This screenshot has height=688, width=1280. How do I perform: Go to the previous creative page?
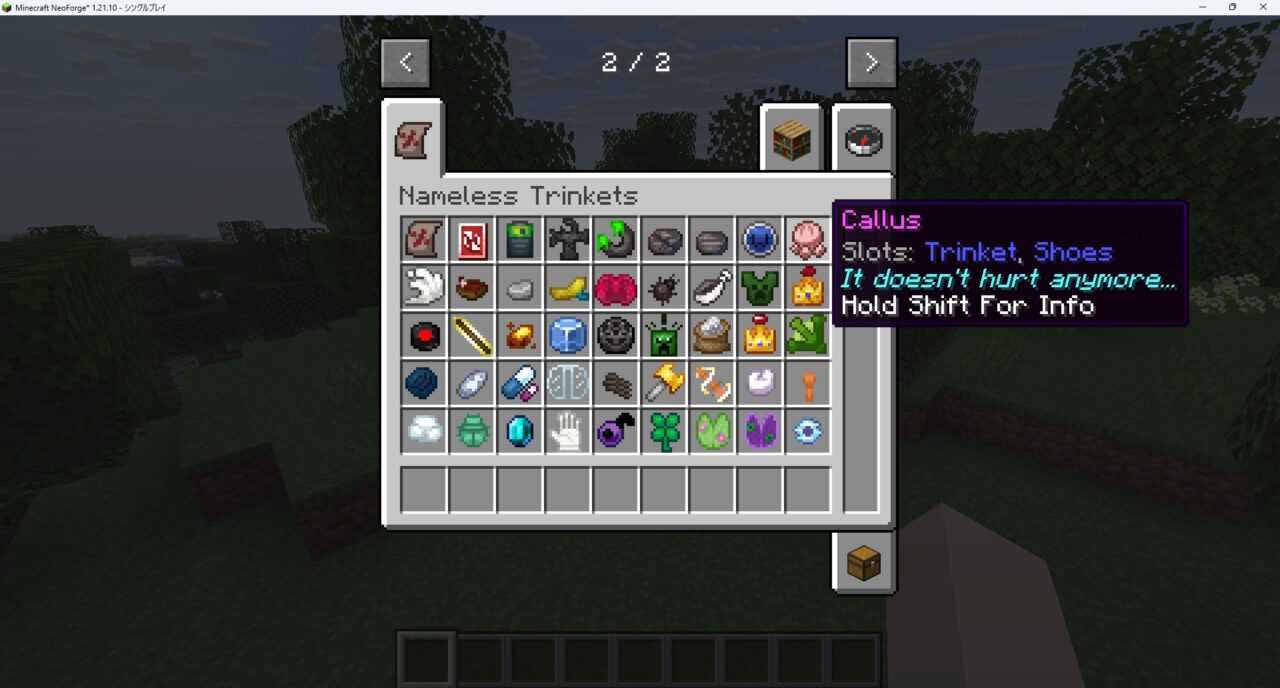[405, 63]
